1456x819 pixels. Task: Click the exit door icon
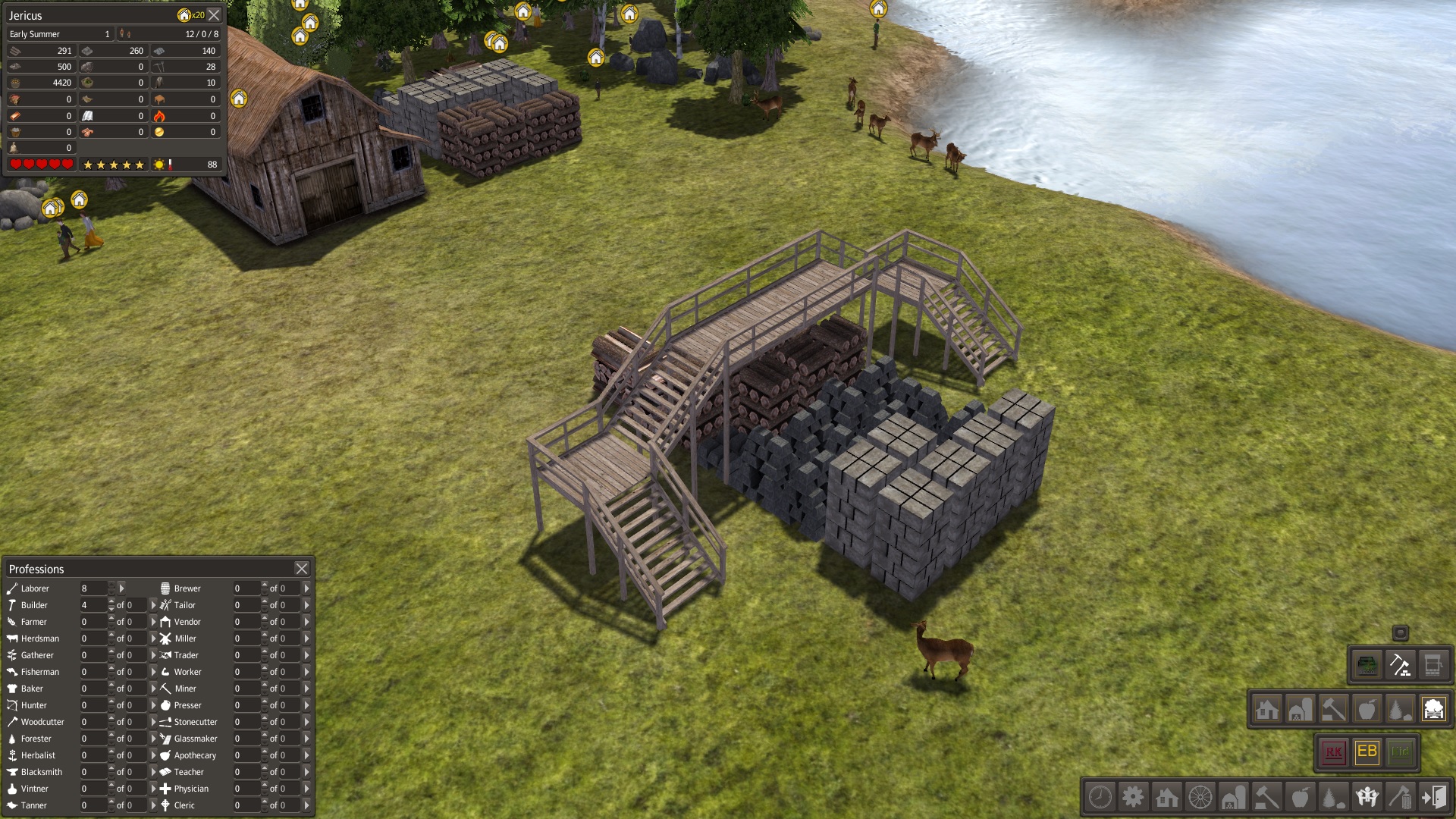pyautogui.click(x=1434, y=797)
